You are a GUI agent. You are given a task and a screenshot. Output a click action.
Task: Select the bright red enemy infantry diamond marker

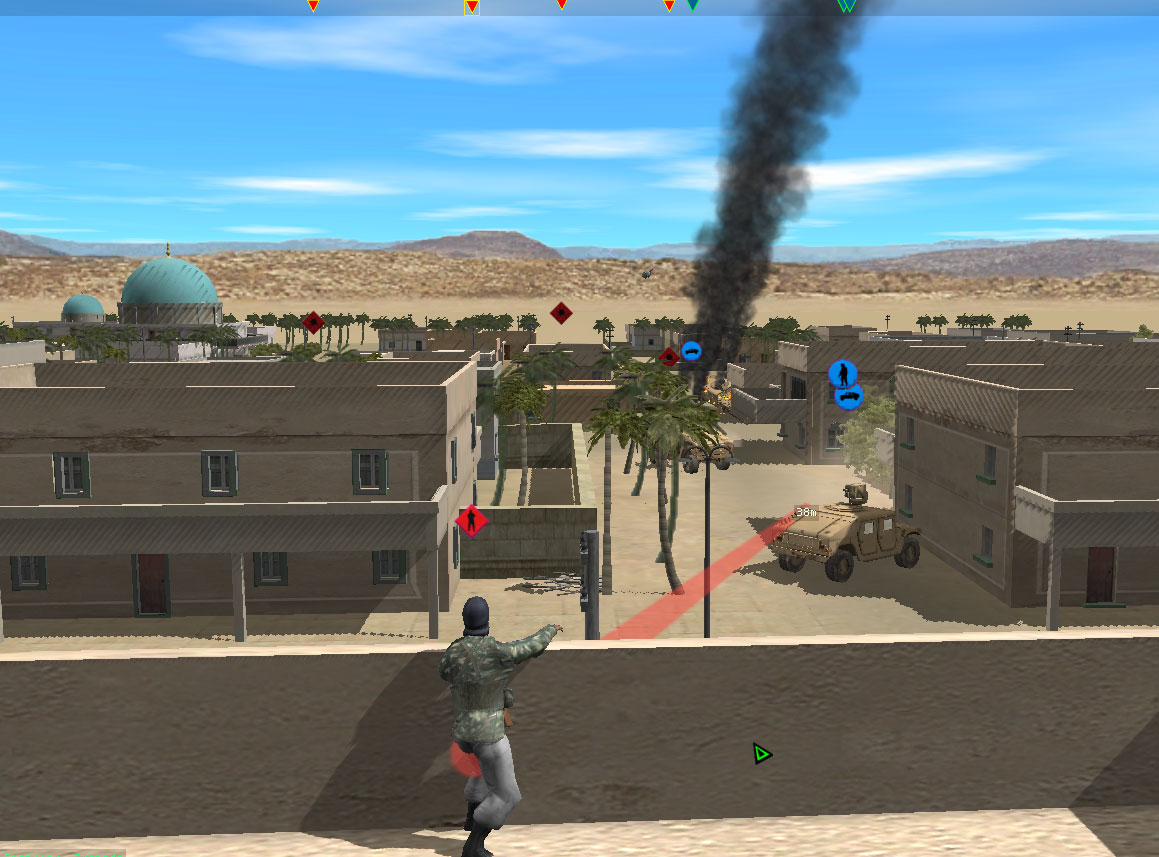[x=471, y=520]
